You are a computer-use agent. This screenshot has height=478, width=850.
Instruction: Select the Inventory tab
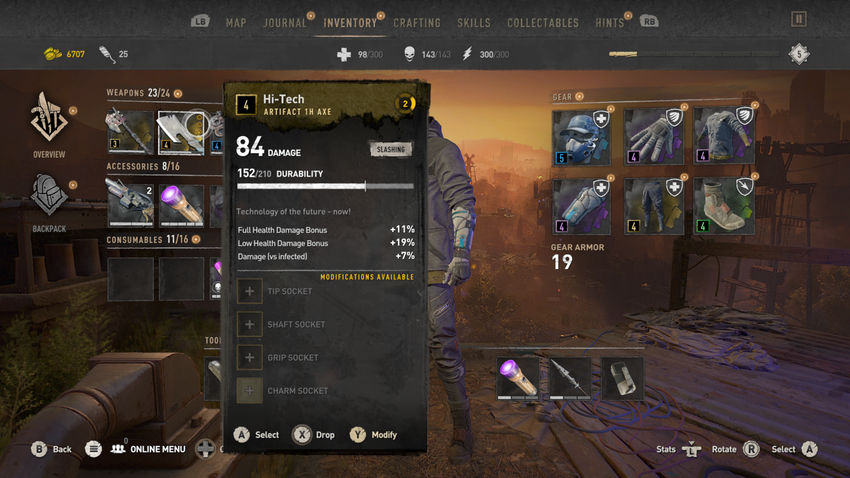pos(350,23)
